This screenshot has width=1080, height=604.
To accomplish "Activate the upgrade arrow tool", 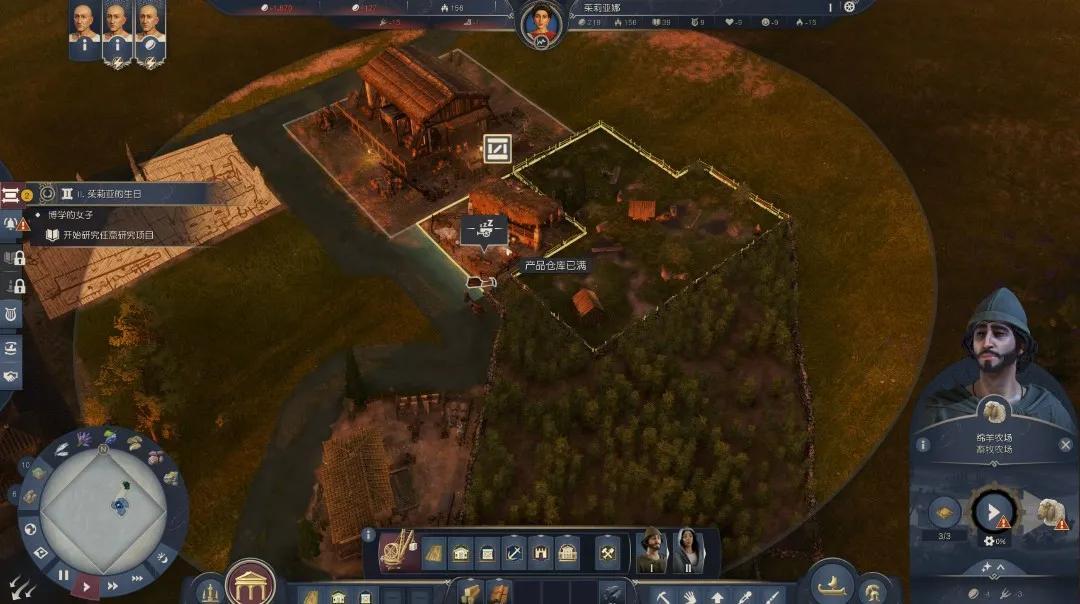I will (x=717, y=597).
